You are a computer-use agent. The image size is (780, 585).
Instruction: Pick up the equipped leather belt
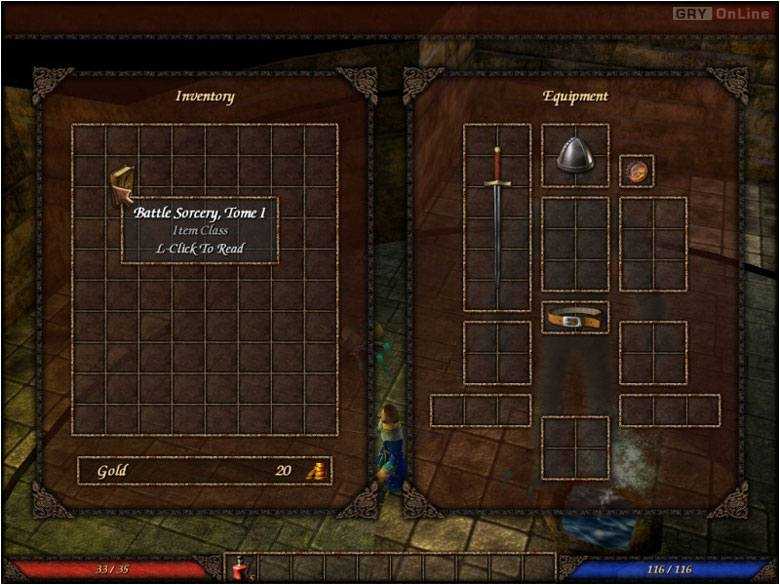575,319
